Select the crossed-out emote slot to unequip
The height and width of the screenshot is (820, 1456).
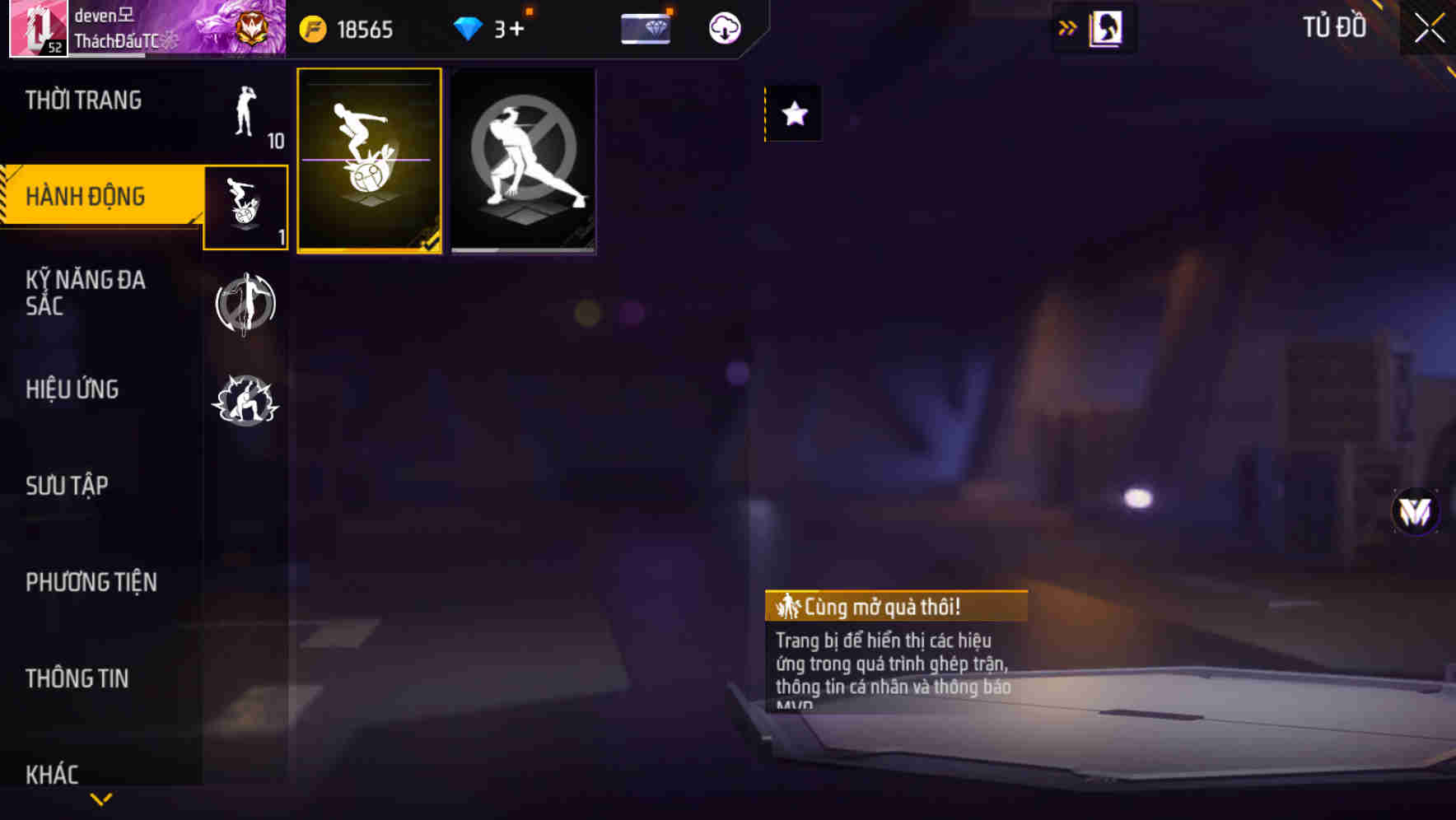pos(523,161)
